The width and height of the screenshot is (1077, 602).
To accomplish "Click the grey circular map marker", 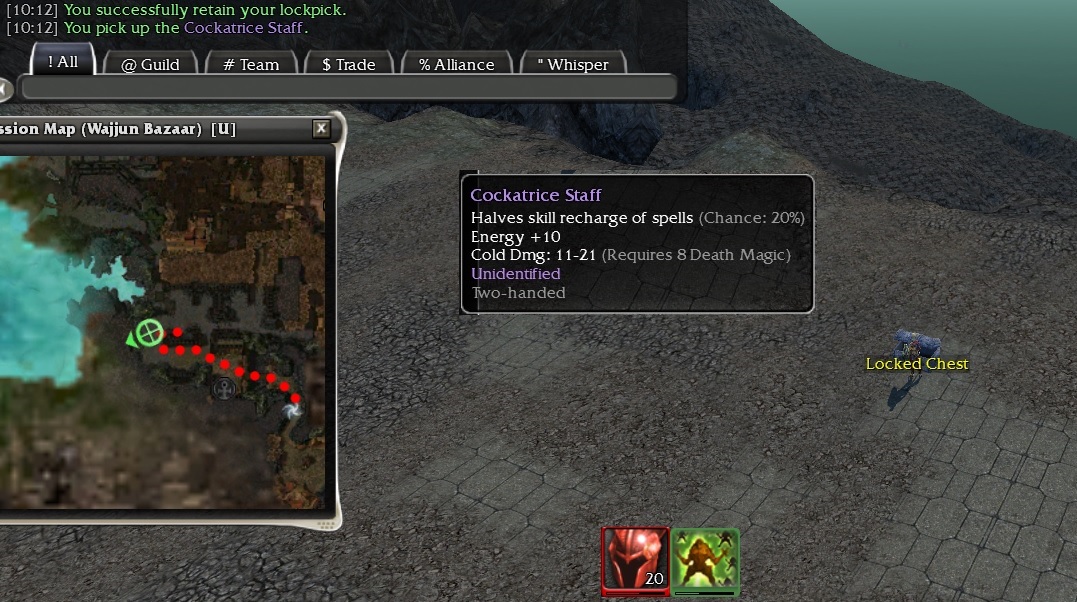I will [x=227, y=388].
